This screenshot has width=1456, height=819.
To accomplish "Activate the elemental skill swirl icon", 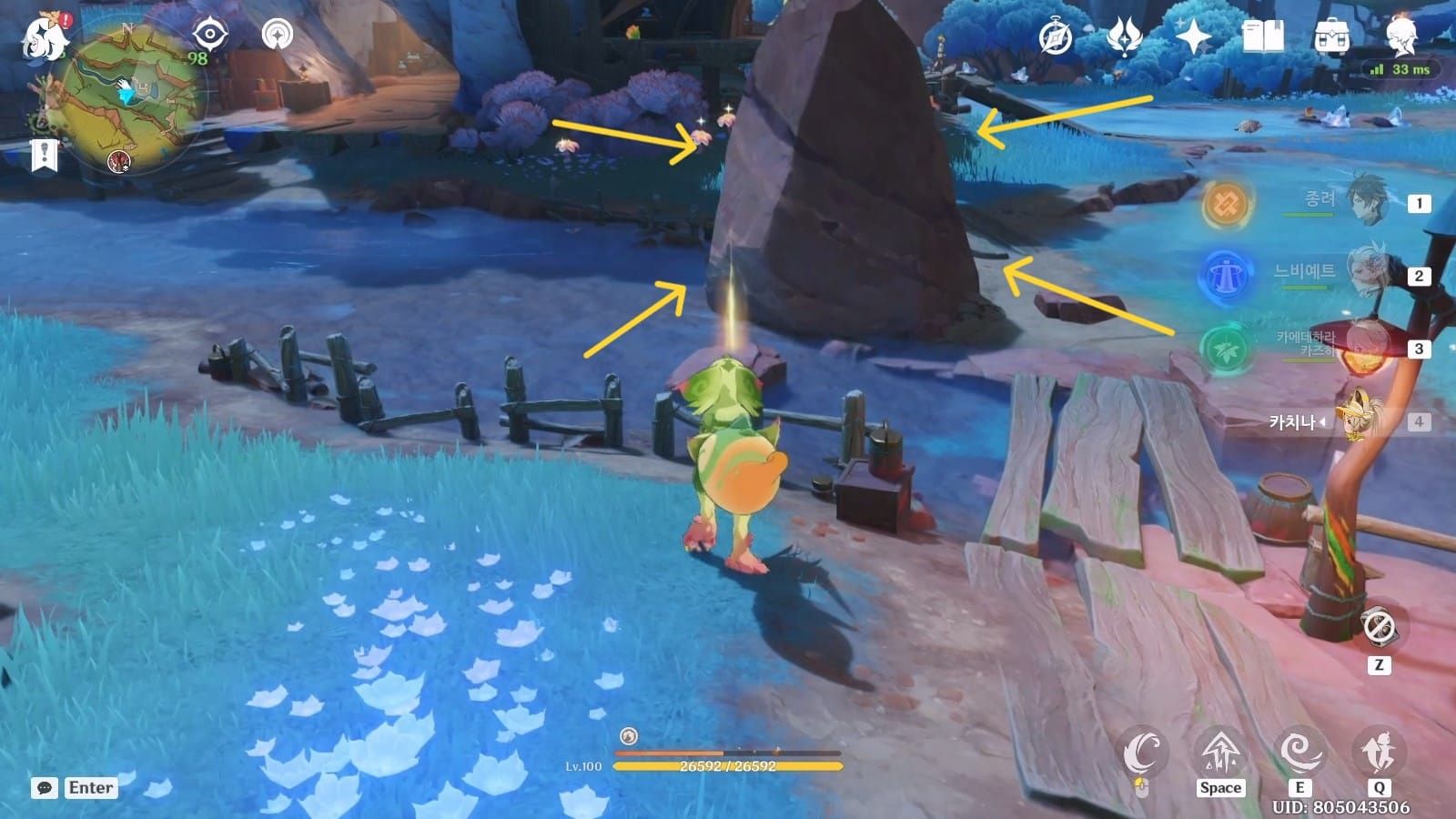I will pos(1299,753).
